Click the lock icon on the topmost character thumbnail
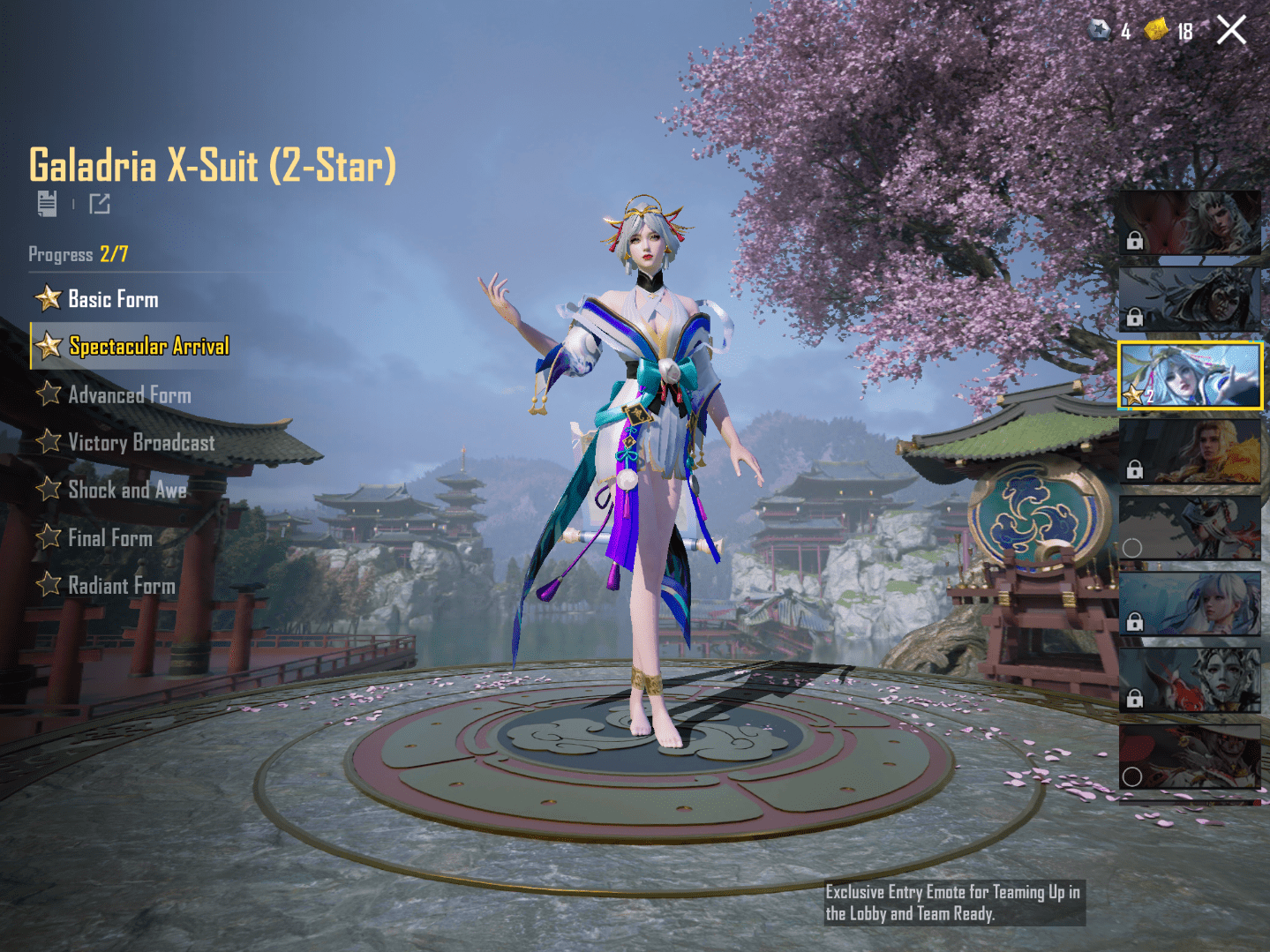Viewport: 1270px width, 952px height. [1136, 239]
